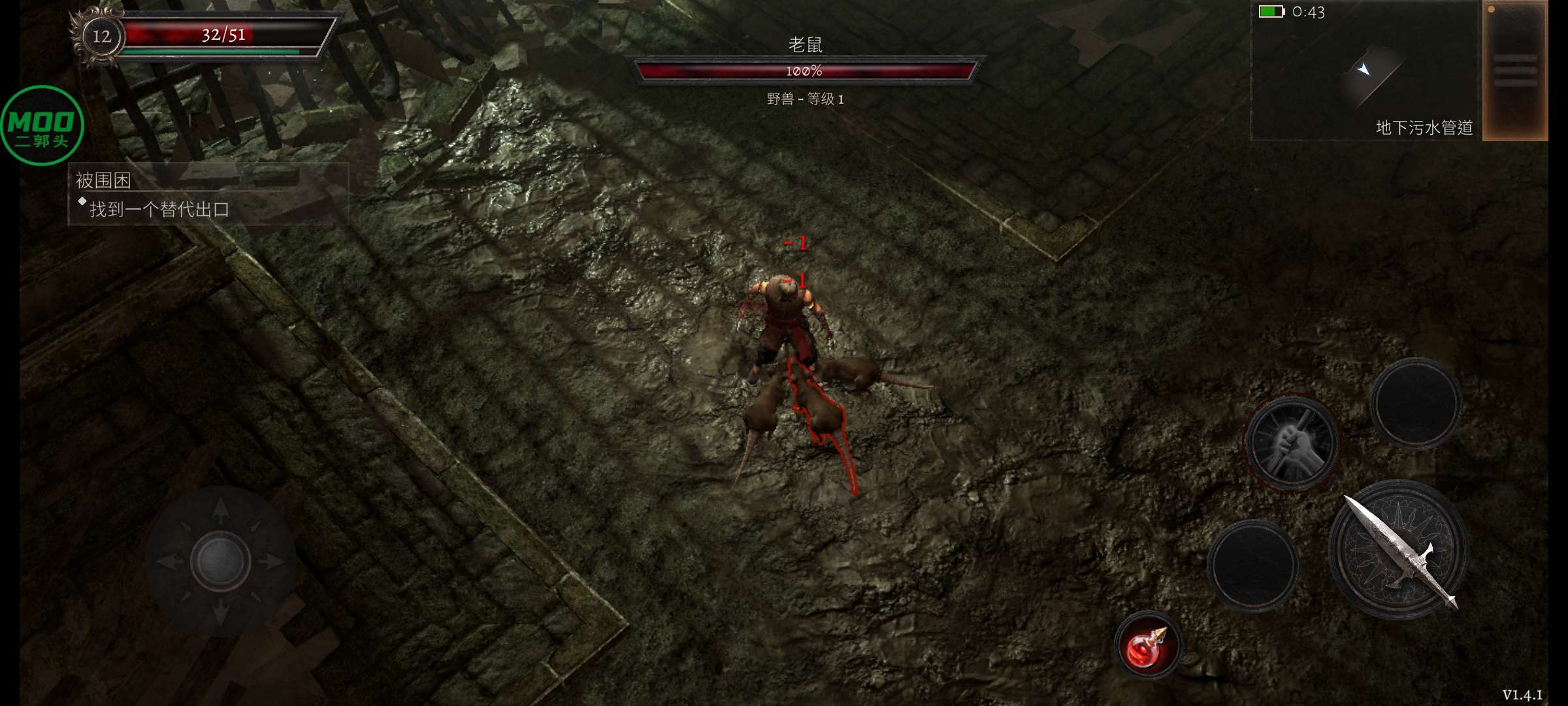Open the sewer minimap
The height and width of the screenshot is (706, 1568).
(1365, 71)
